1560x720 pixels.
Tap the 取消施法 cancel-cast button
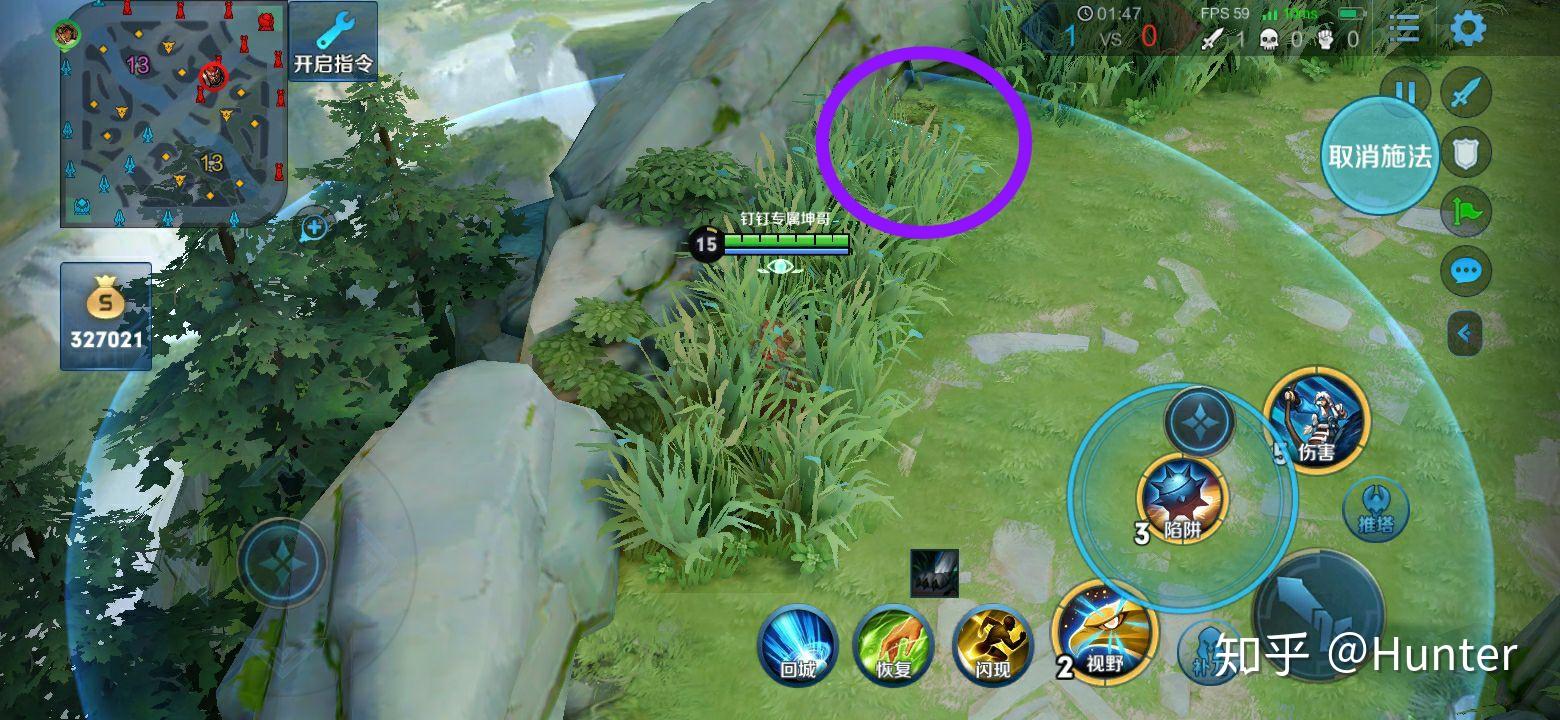click(1380, 156)
